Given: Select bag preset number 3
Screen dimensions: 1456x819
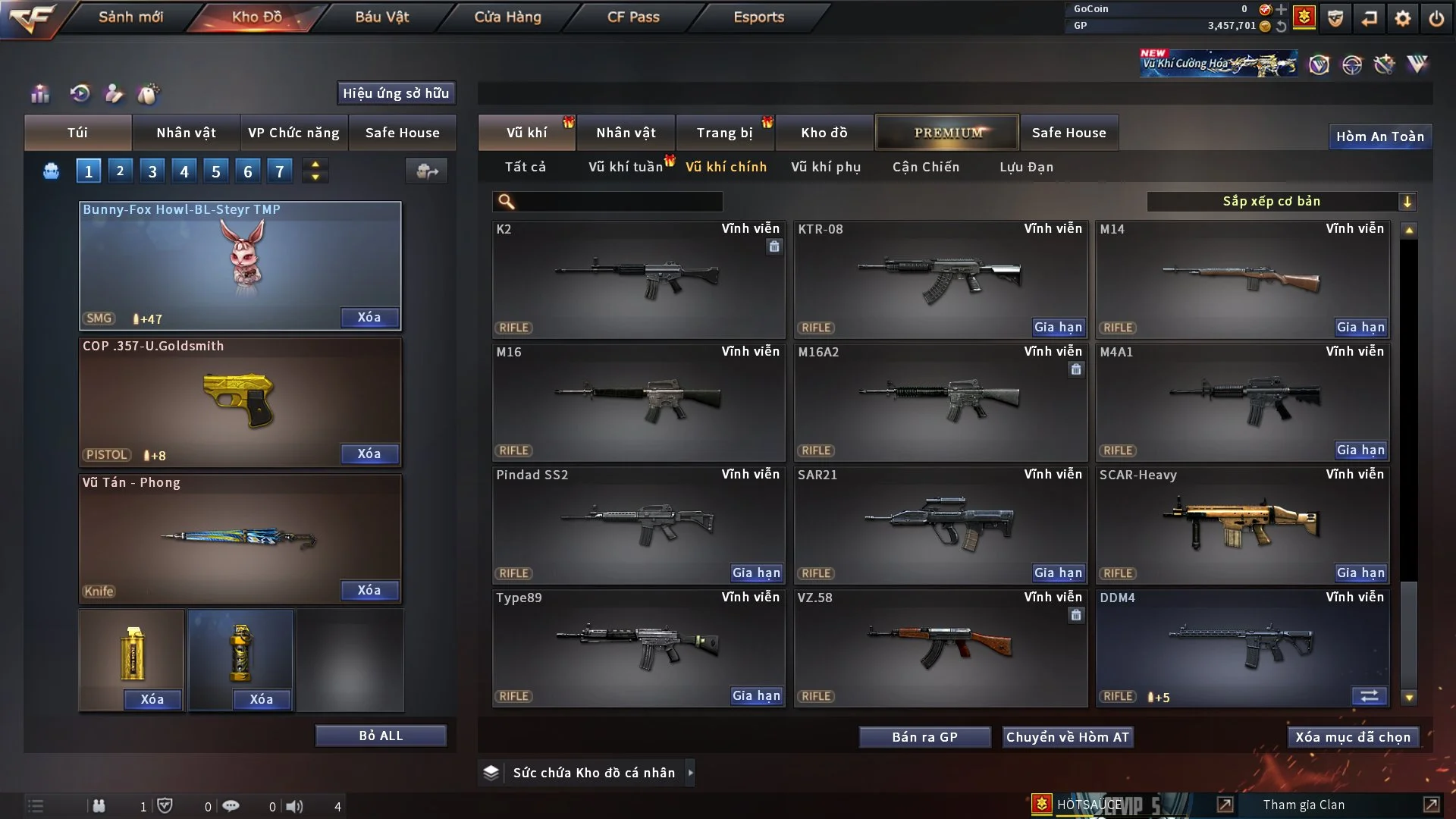Looking at the screenshot, I should (x=152, y=171).
